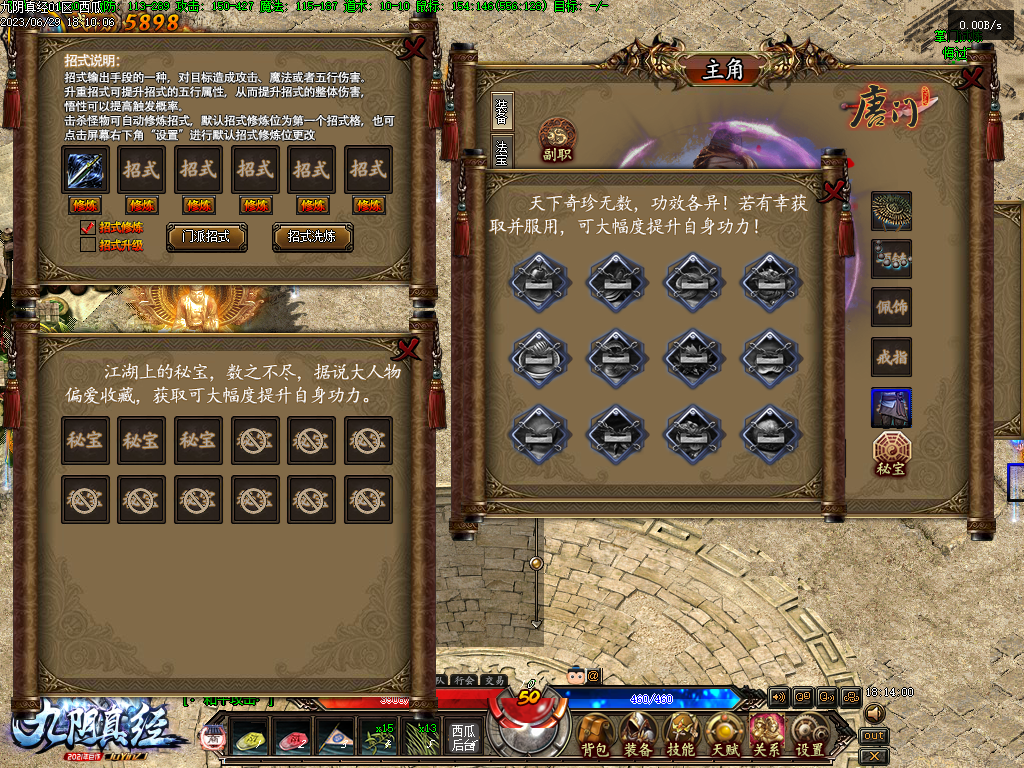Switch to the 法宝 tab
The width and height of the screenshot is (1024, 768).
coord(501,150)
